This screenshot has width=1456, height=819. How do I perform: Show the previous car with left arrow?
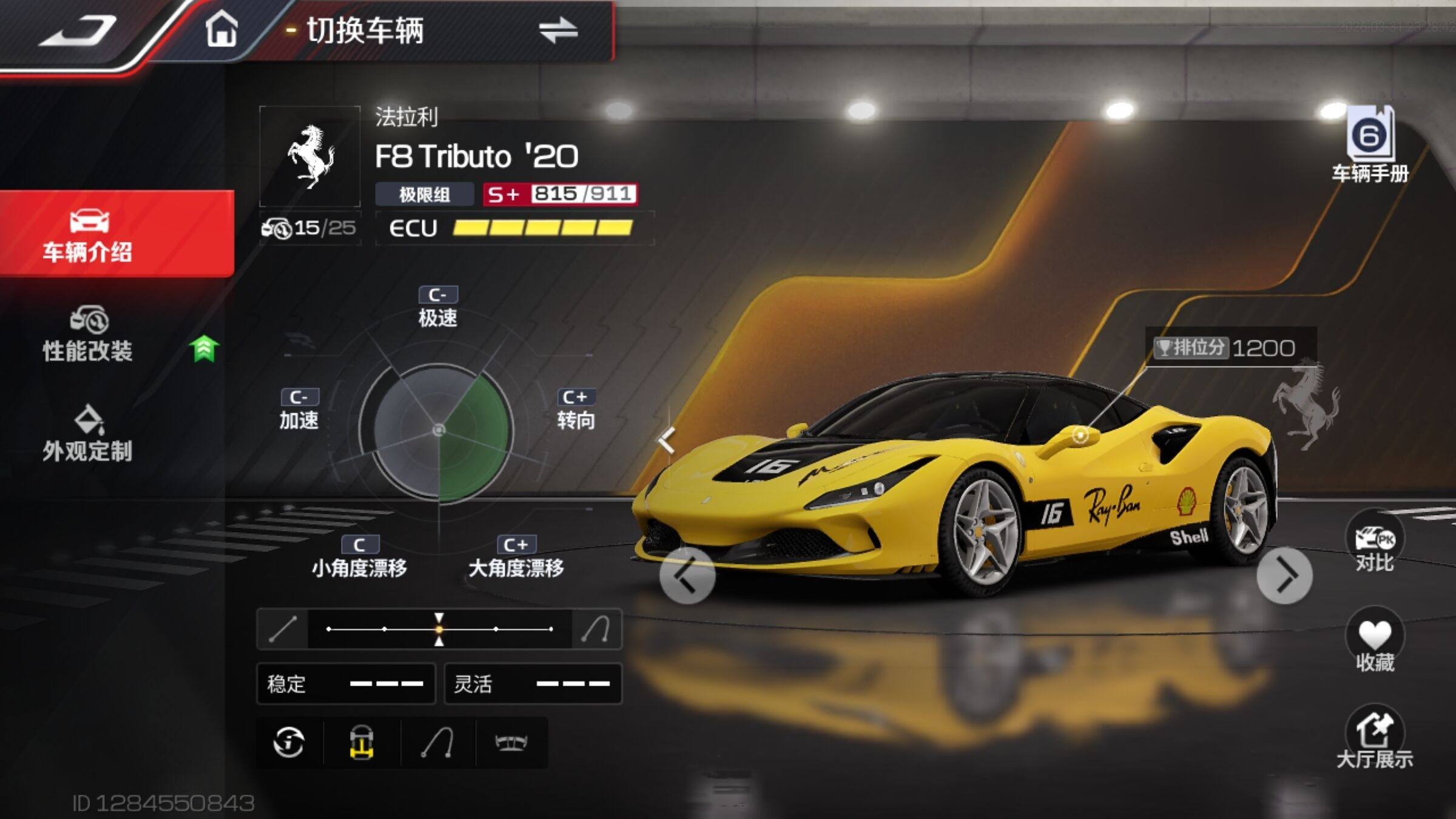click(687, 575)
